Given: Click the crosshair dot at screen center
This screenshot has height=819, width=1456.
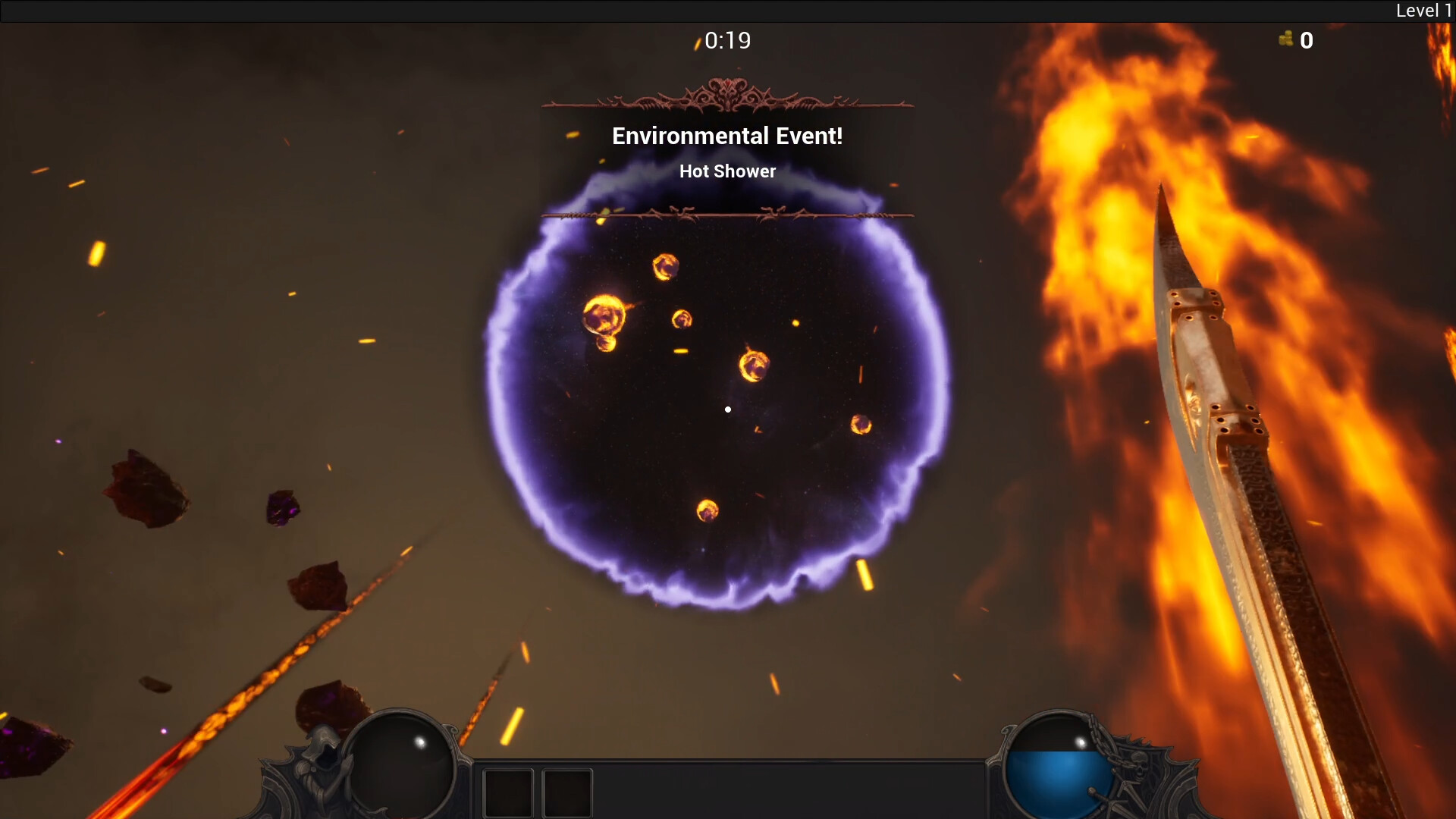Looking at the screenshot, I should (x=728, y=409).
